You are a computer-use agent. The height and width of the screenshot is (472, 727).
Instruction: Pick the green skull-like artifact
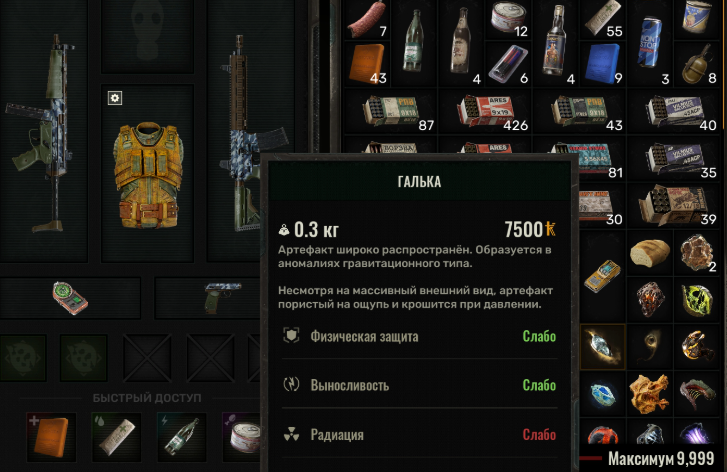699,297
